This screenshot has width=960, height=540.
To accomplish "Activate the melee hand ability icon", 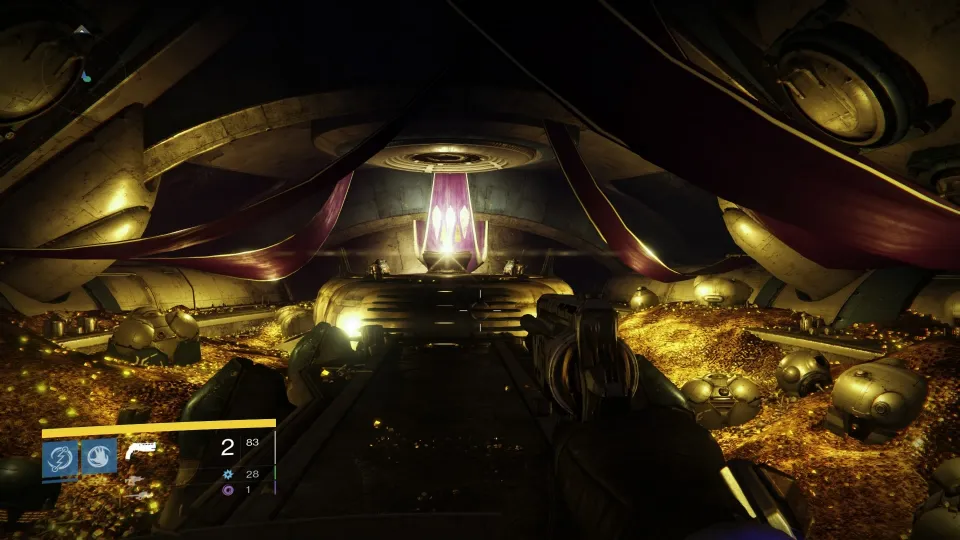I will pyautogui.click(x=99, y=457).
